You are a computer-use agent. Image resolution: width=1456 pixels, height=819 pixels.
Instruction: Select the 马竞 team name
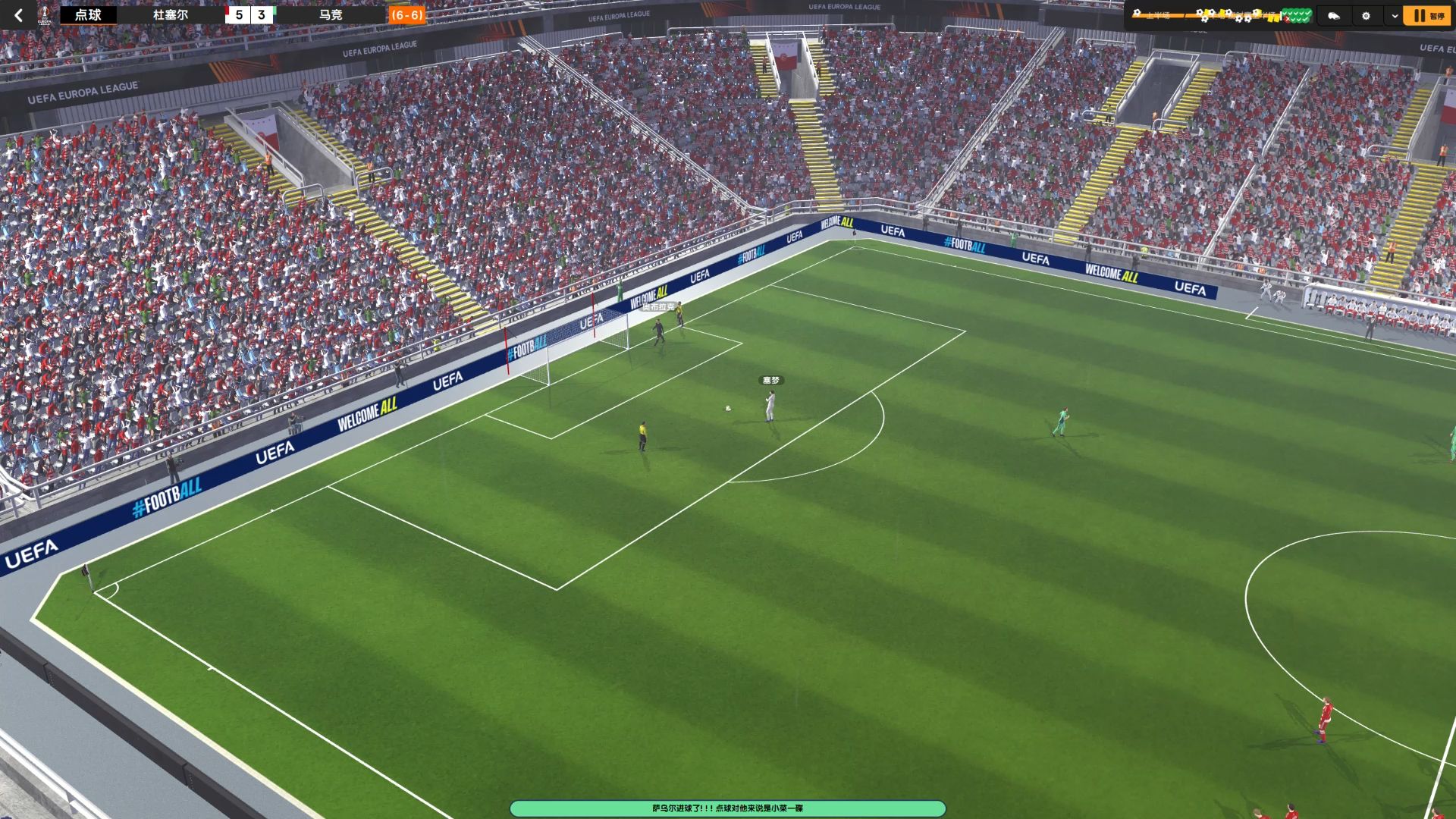(x=331, y=15)
